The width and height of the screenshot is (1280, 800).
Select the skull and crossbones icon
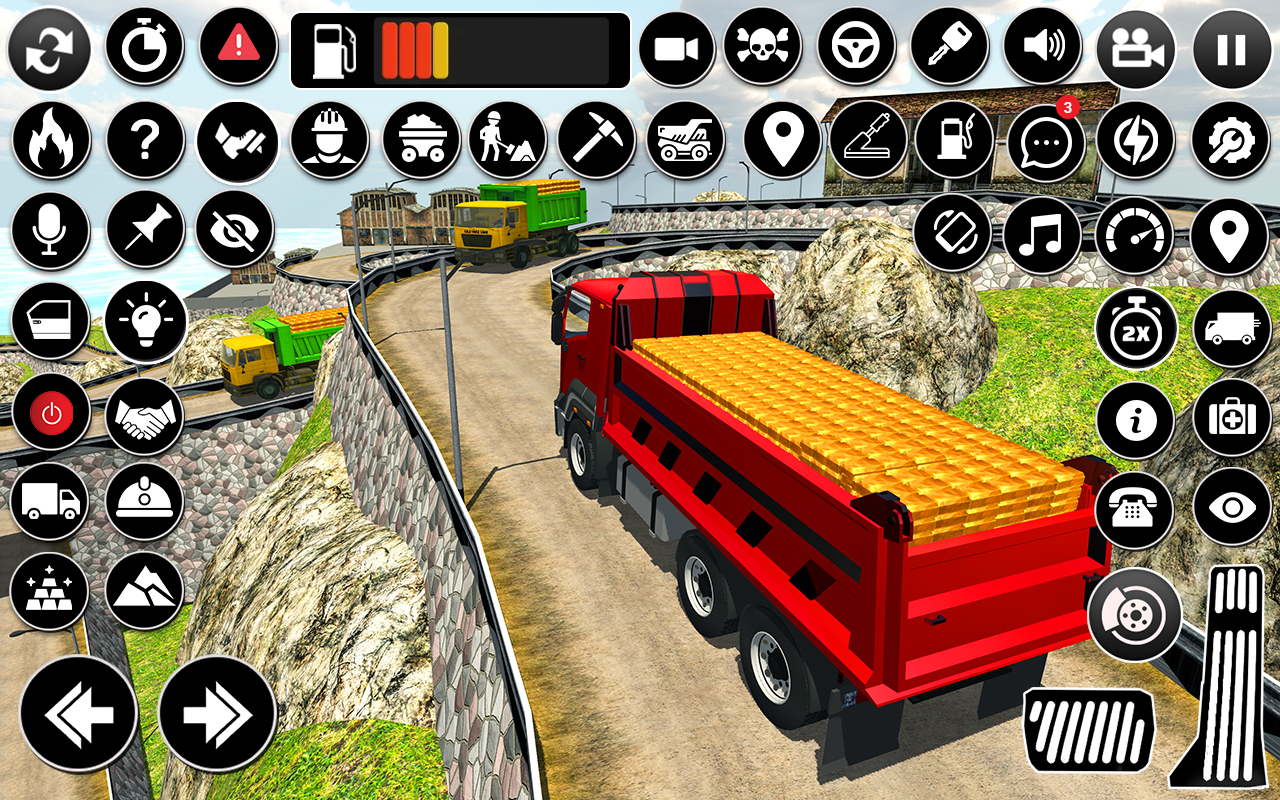point(763,47)
